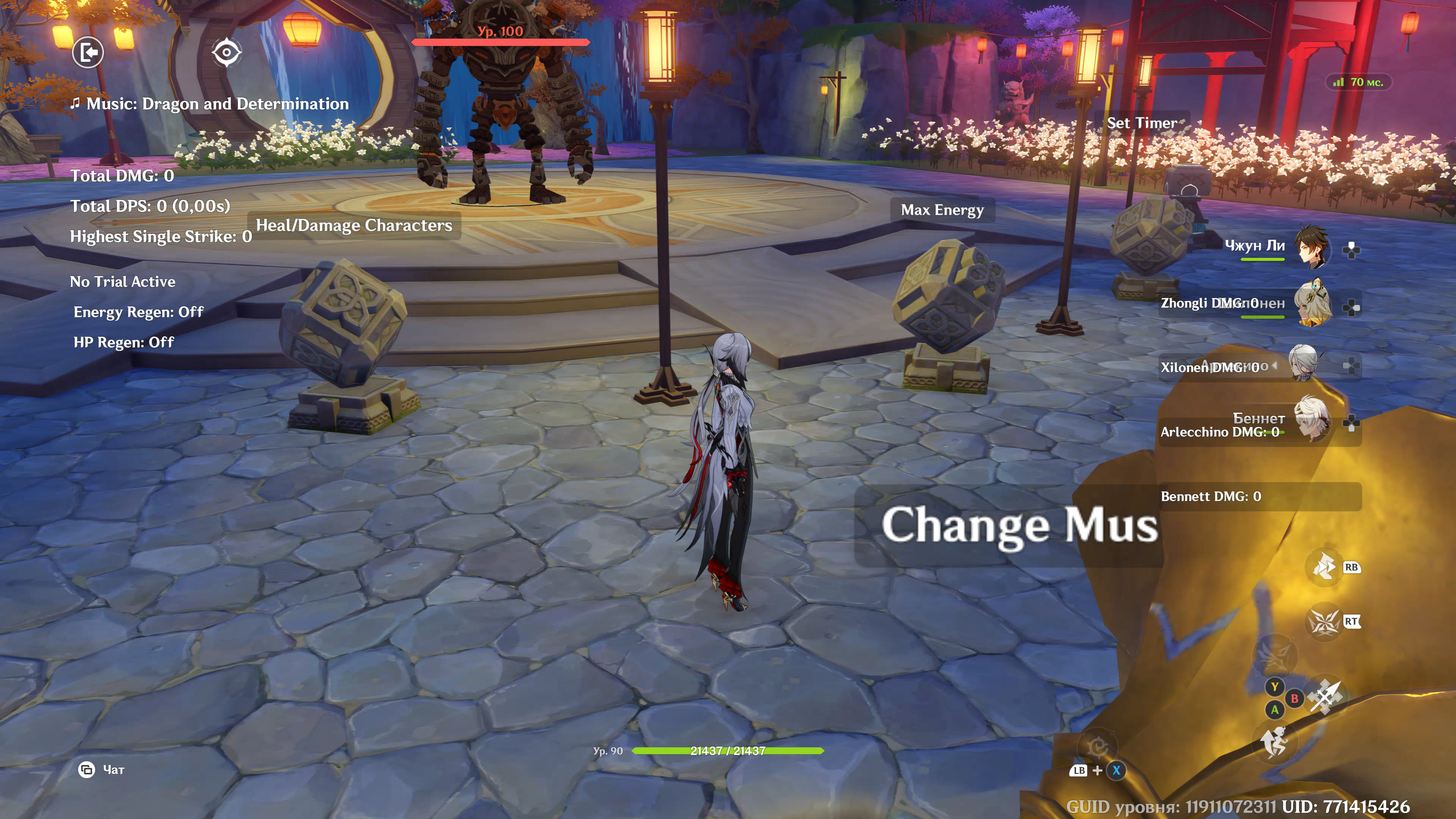1456x819 pixels.
Task: Select the Xilonen party member portrait
Action: pos(1312,305)
